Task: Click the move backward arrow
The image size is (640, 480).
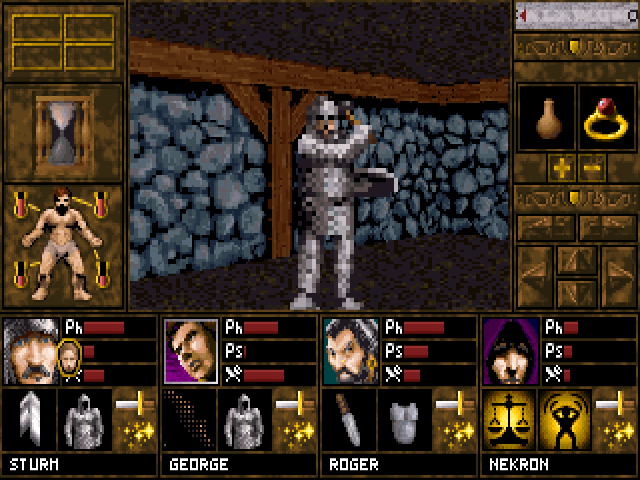Action: [576, 293]
